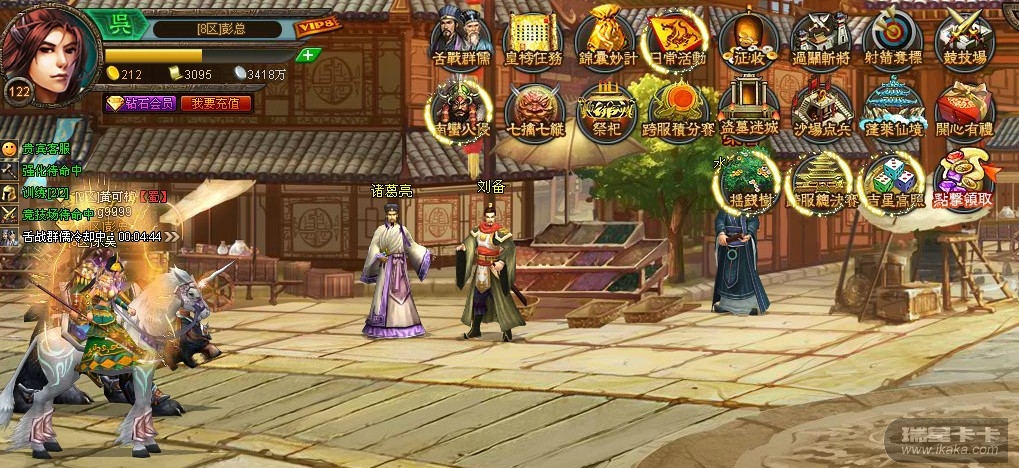Open the 祭祀 sacrifice cauldron icon
Image resolution: width=1019 pixels, height=468 pixels.
pos(607,108)
